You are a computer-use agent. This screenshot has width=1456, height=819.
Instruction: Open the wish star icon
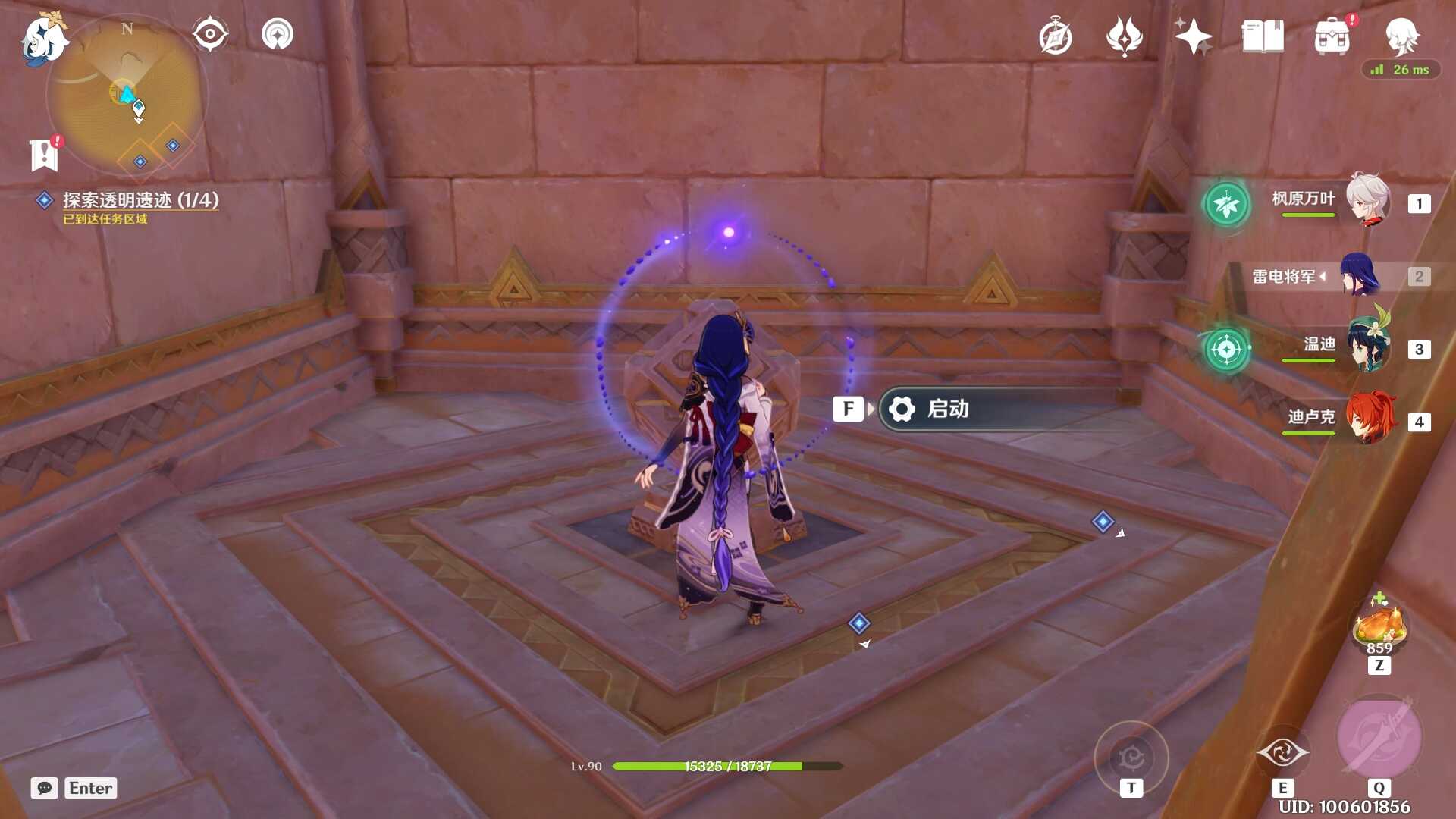[x=1193, y=36]
